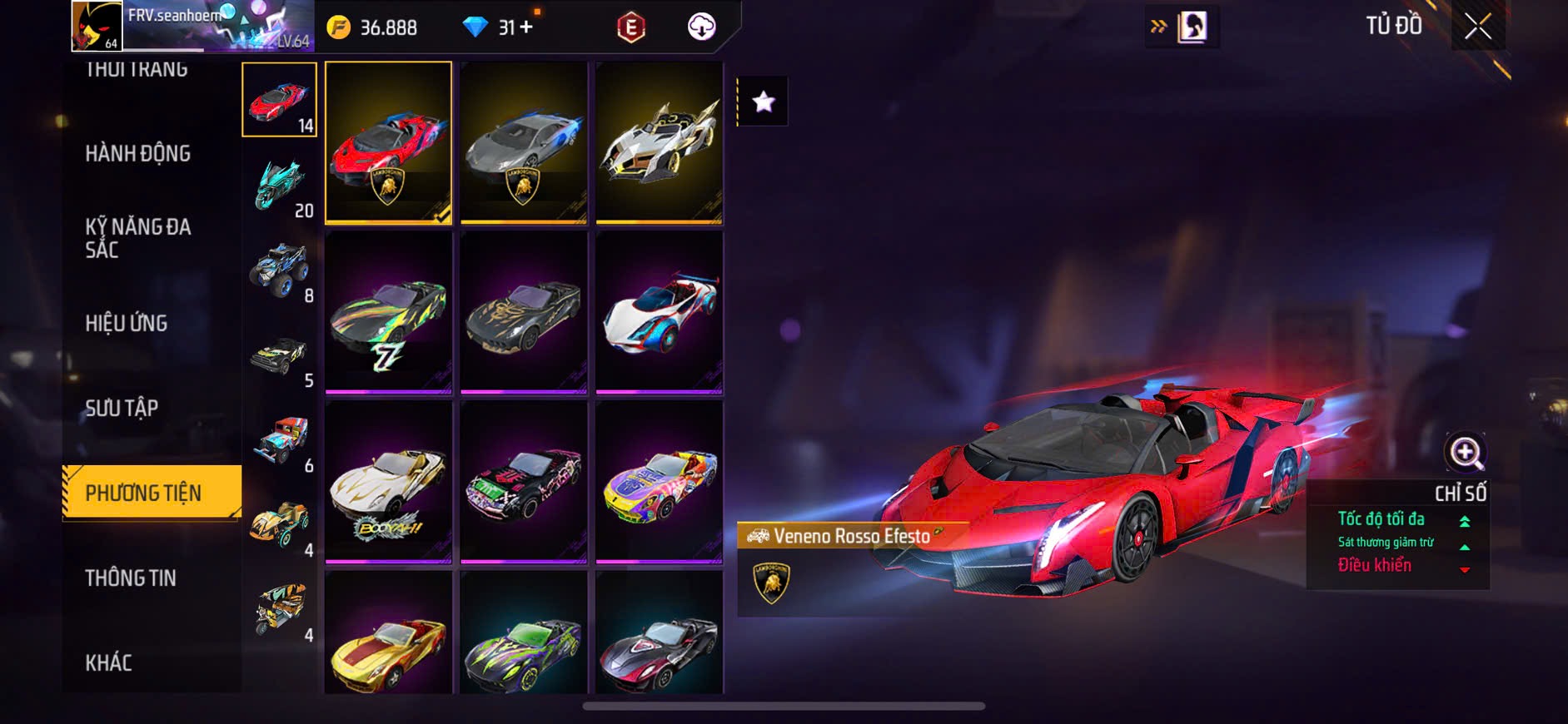Add diamonds using the plus button
The image size is (1568, 724).
pyautogui.click(x=526, y=27)
